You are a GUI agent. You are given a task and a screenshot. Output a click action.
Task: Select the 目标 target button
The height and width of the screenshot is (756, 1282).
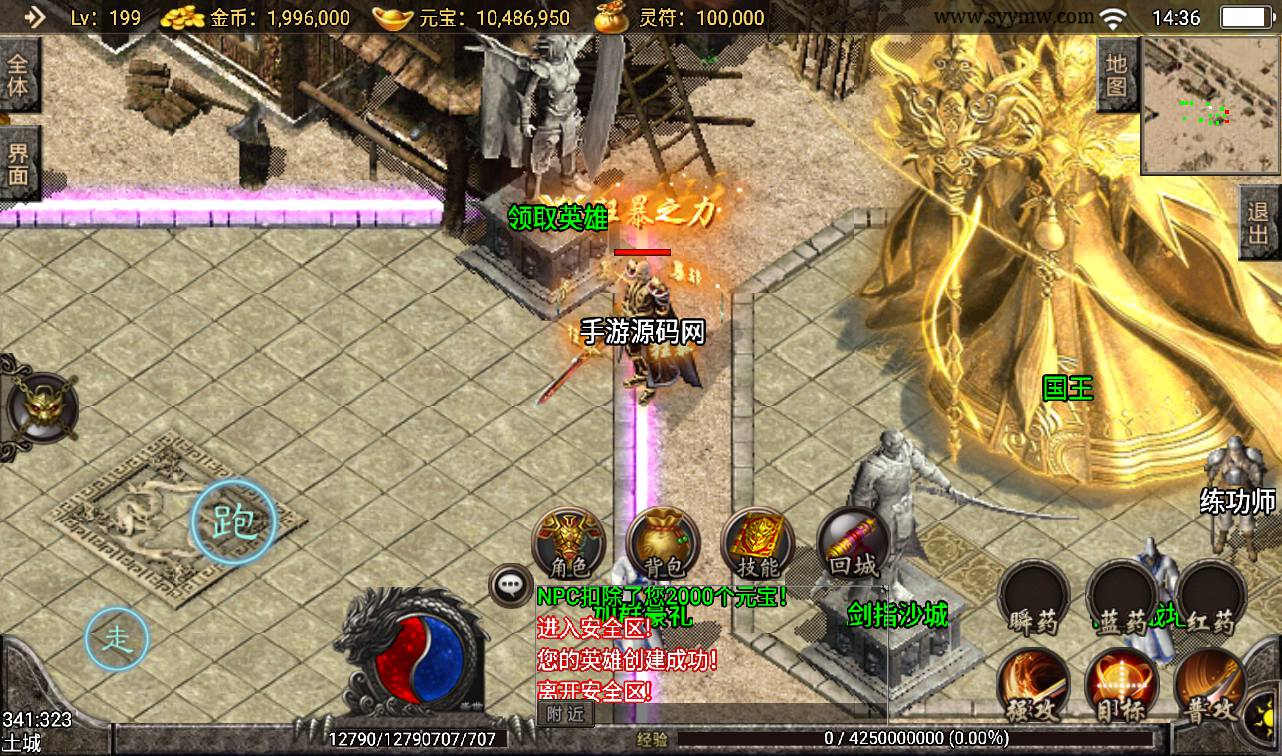tap(1121, 686)
